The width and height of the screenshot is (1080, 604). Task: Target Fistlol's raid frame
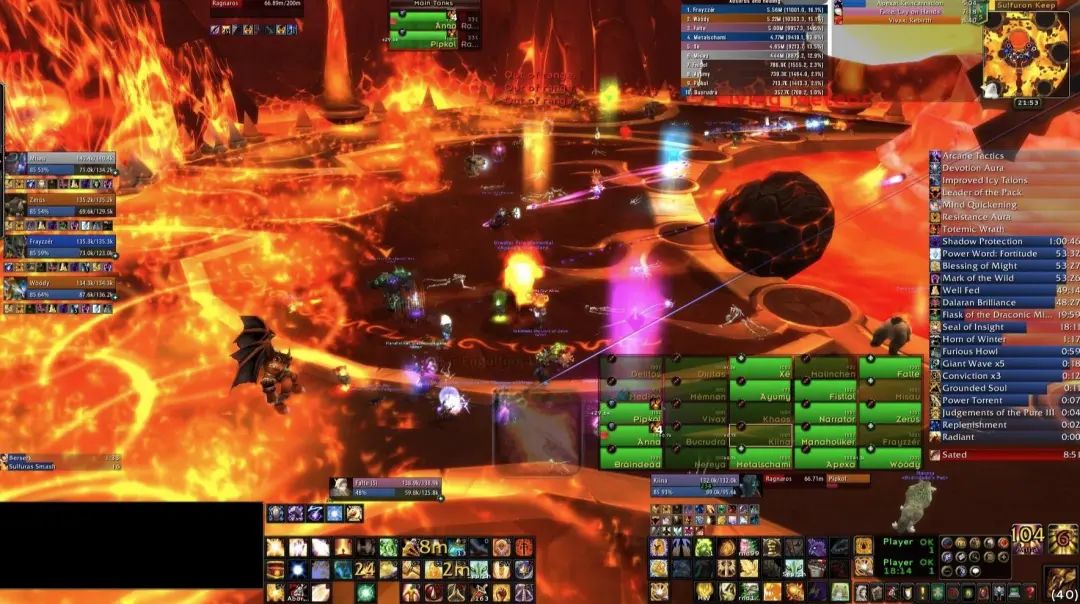click(826, 391)
